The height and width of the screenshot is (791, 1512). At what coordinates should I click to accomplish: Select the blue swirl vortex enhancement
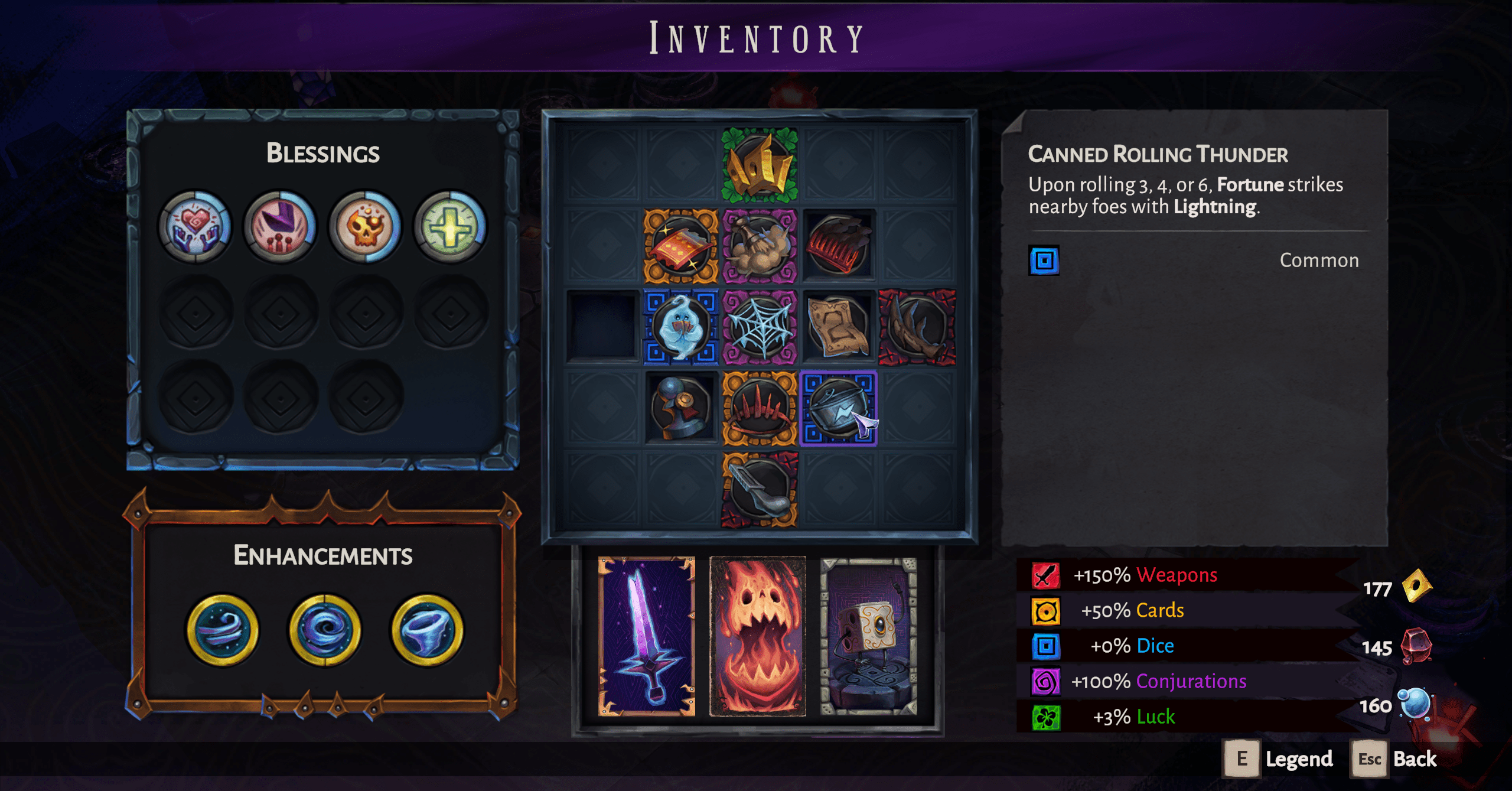point(324,630)
